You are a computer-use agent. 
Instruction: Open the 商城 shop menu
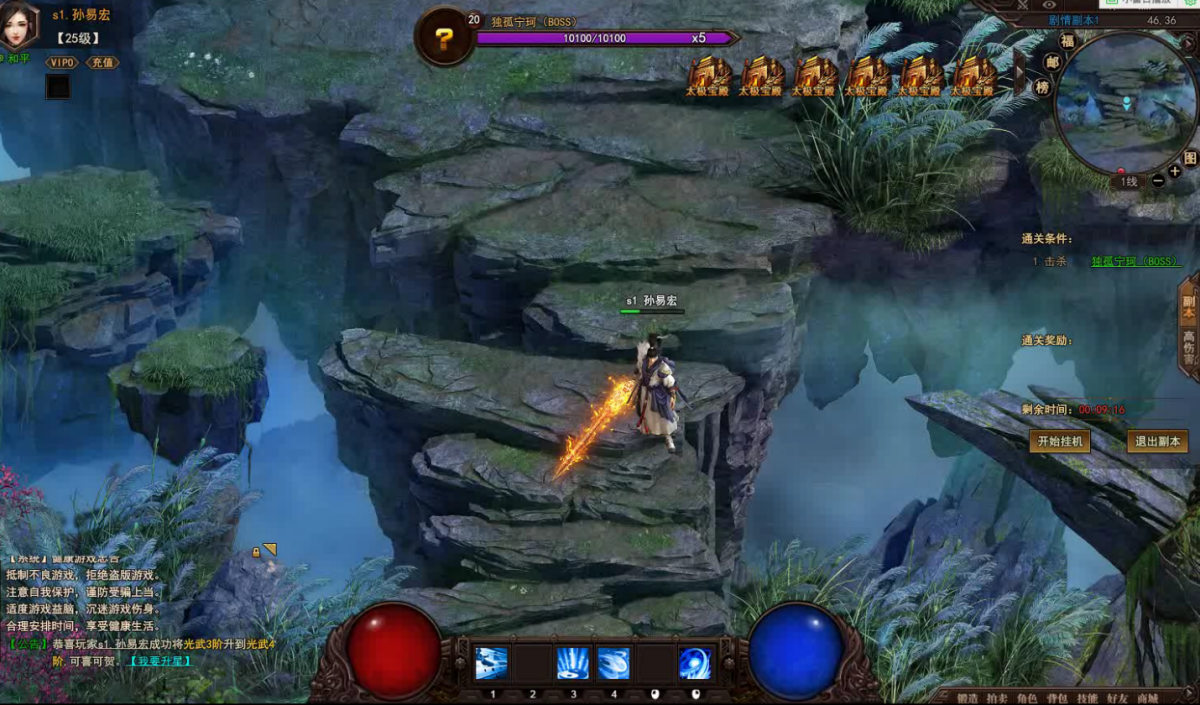tap(1147, 697)
